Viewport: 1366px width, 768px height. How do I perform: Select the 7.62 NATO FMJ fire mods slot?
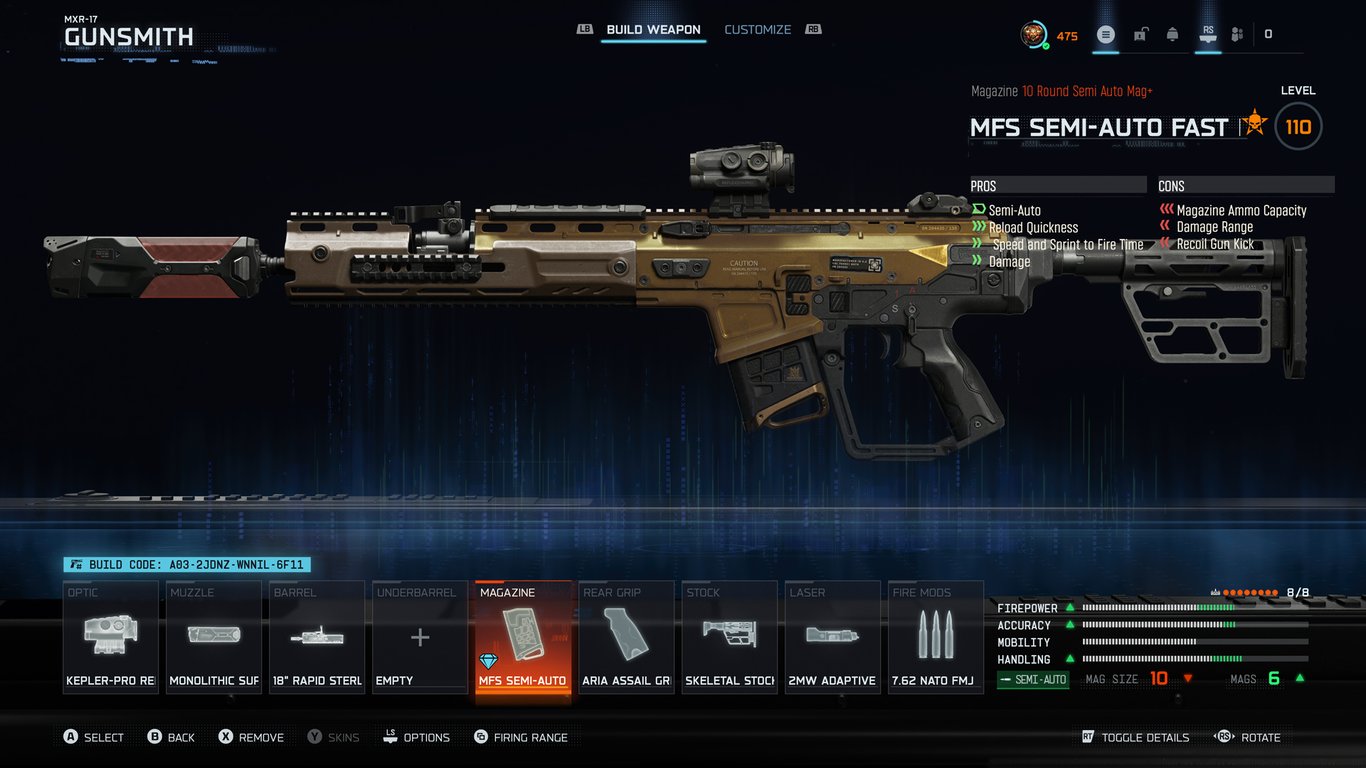click(935, 636)
